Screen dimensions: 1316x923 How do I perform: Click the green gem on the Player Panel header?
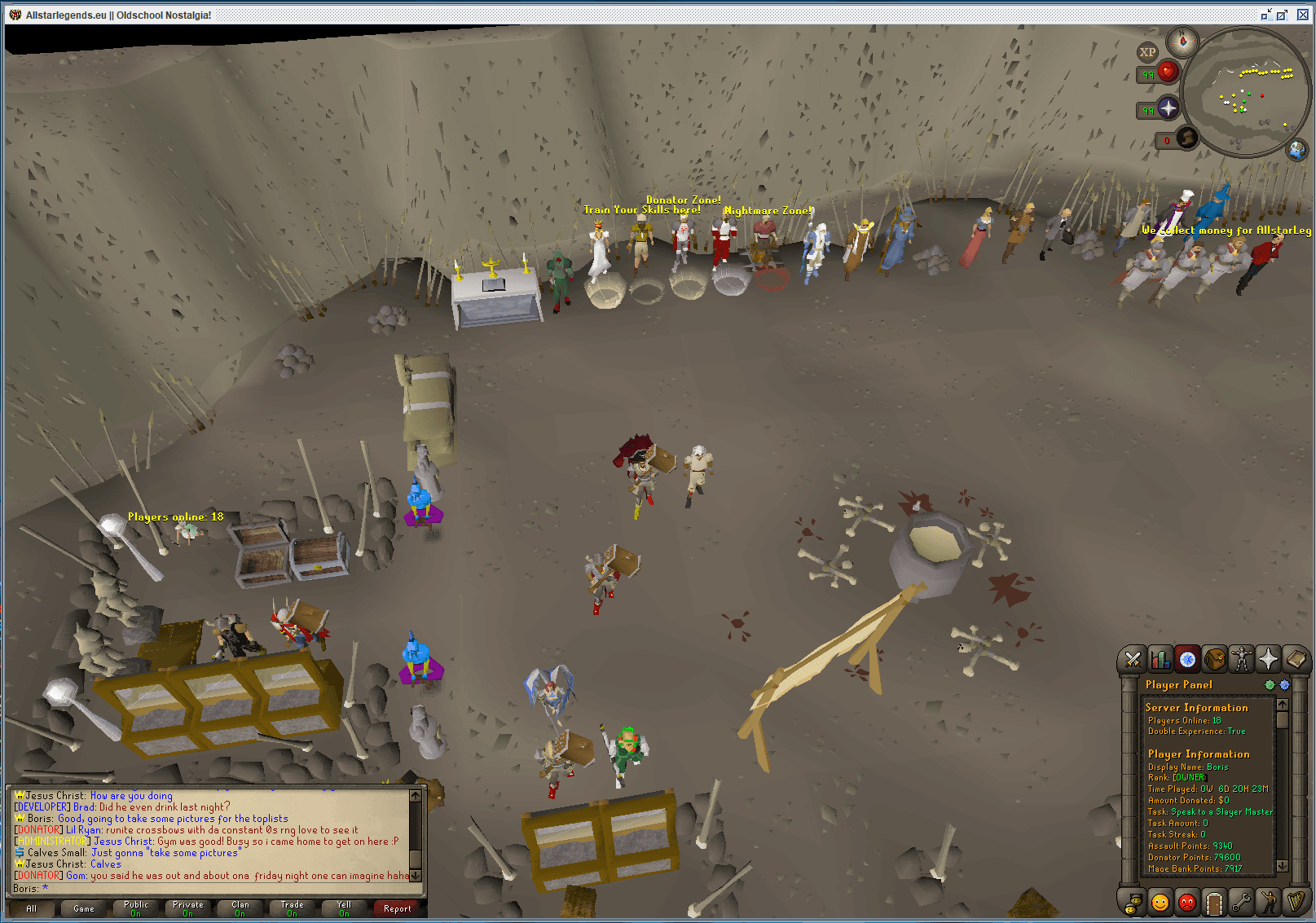pos(1270,684)
